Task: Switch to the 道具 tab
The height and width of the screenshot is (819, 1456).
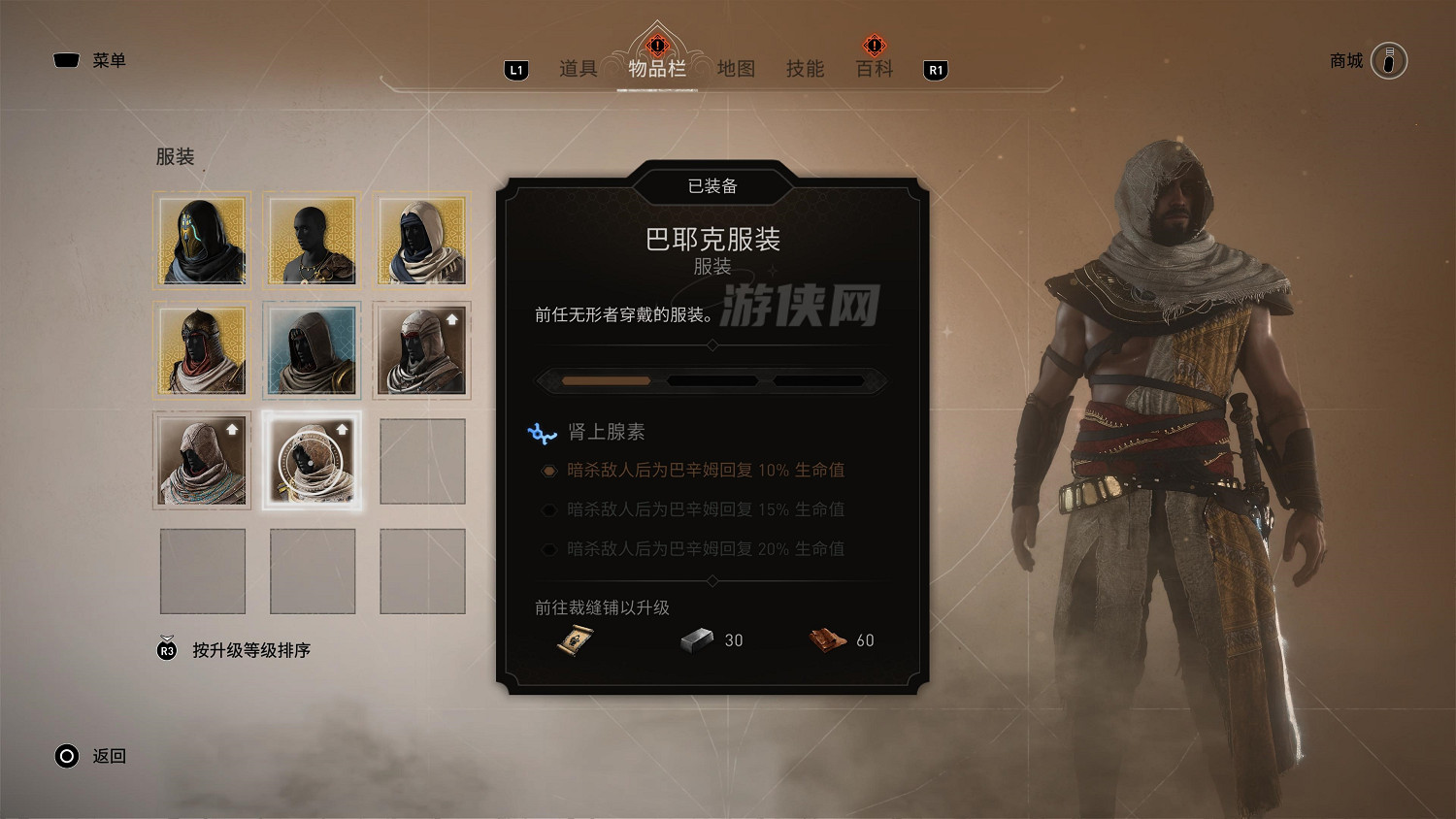Action: coord(580,69)
